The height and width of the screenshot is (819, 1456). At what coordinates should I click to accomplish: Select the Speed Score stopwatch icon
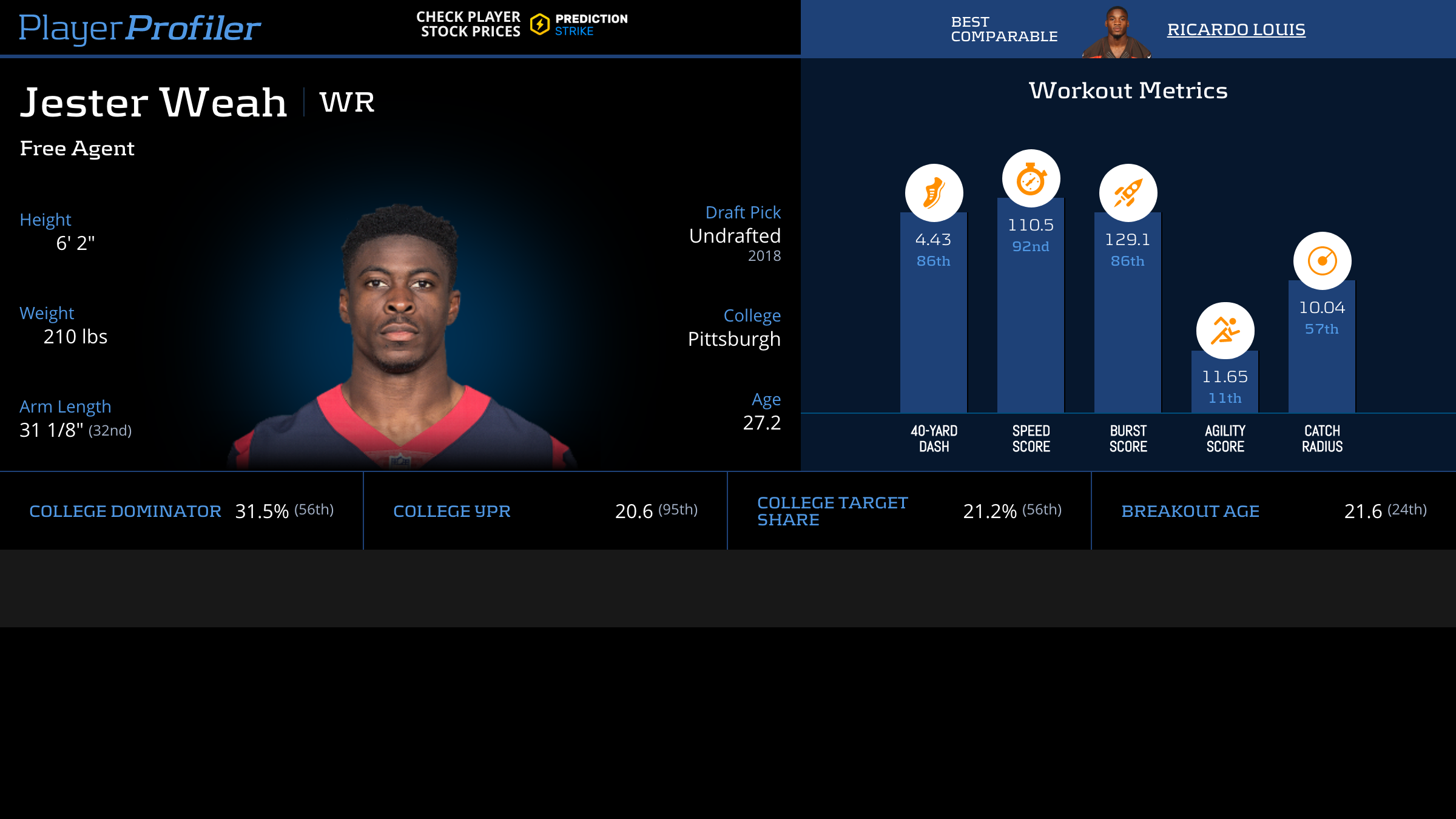pyautogui.click(x=1031, y=178)
